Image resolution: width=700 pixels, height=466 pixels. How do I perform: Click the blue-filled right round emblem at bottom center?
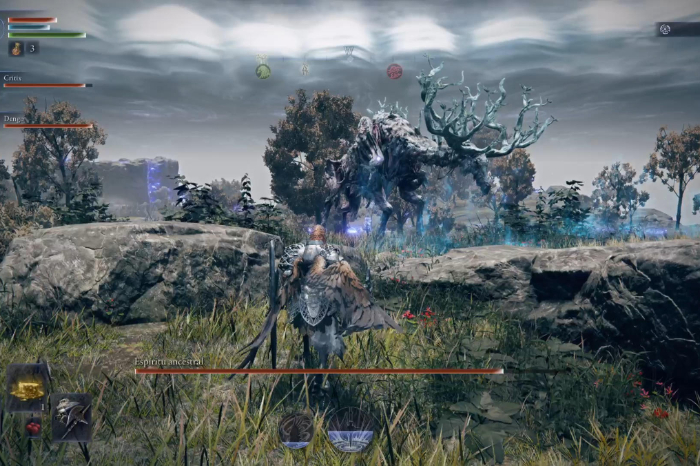coord(351,429)
